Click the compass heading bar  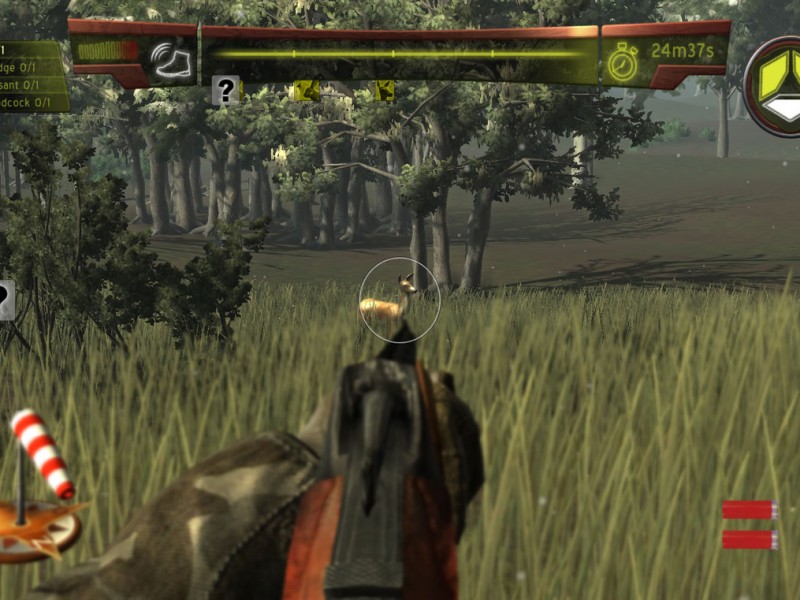tap(400, 55)
